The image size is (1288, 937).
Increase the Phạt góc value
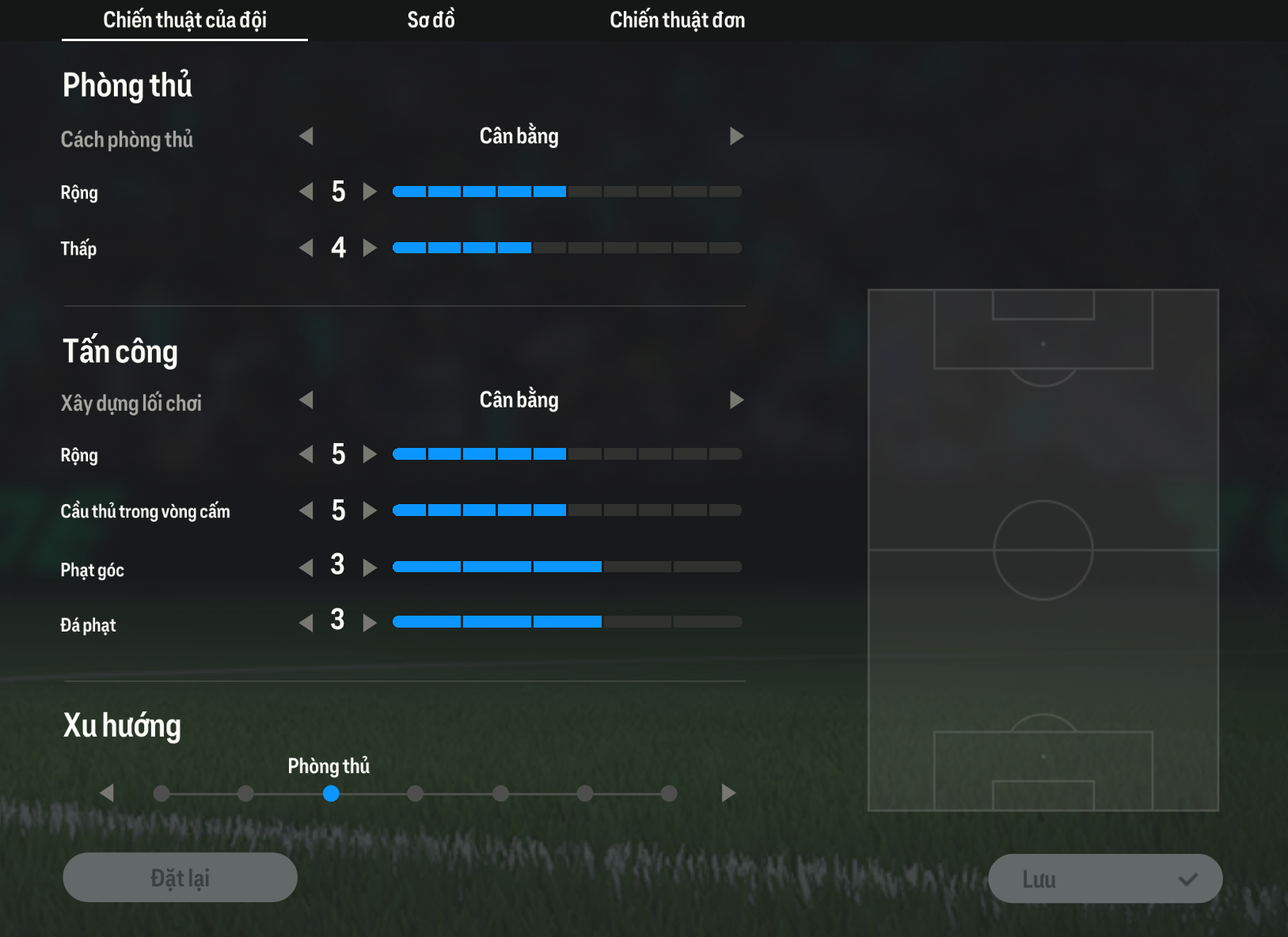pyautogui.click(x=370, y=567)
